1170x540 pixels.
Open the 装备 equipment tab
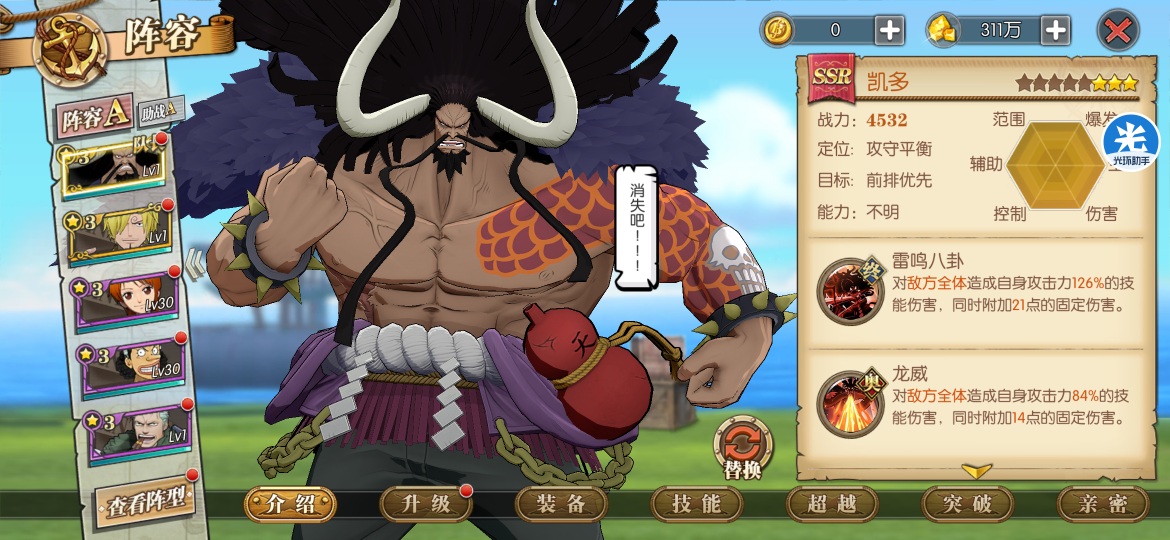562,504
